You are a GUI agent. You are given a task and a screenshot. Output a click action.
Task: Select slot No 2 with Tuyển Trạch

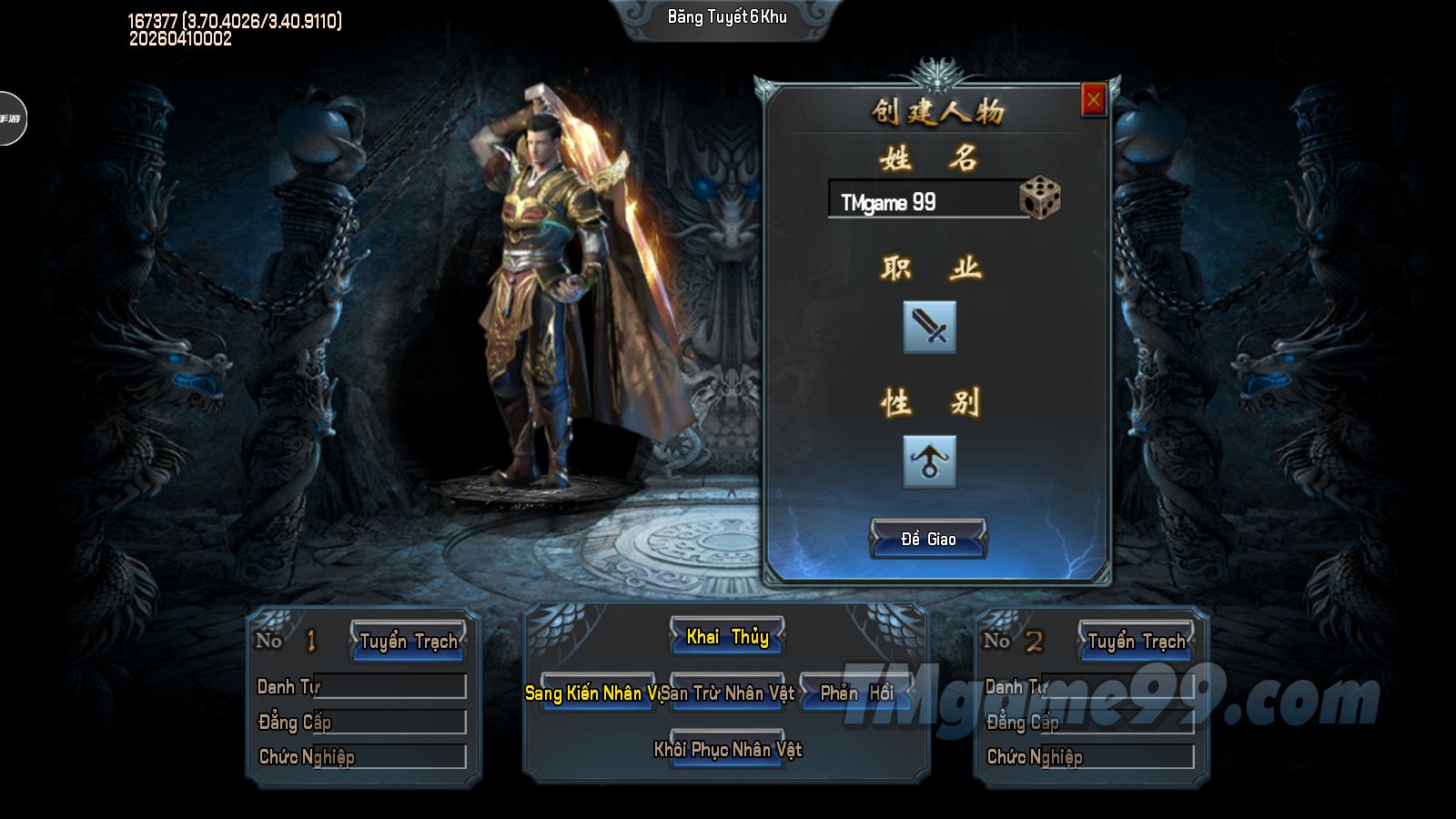pyautogui.click(x=1137, y=642)
